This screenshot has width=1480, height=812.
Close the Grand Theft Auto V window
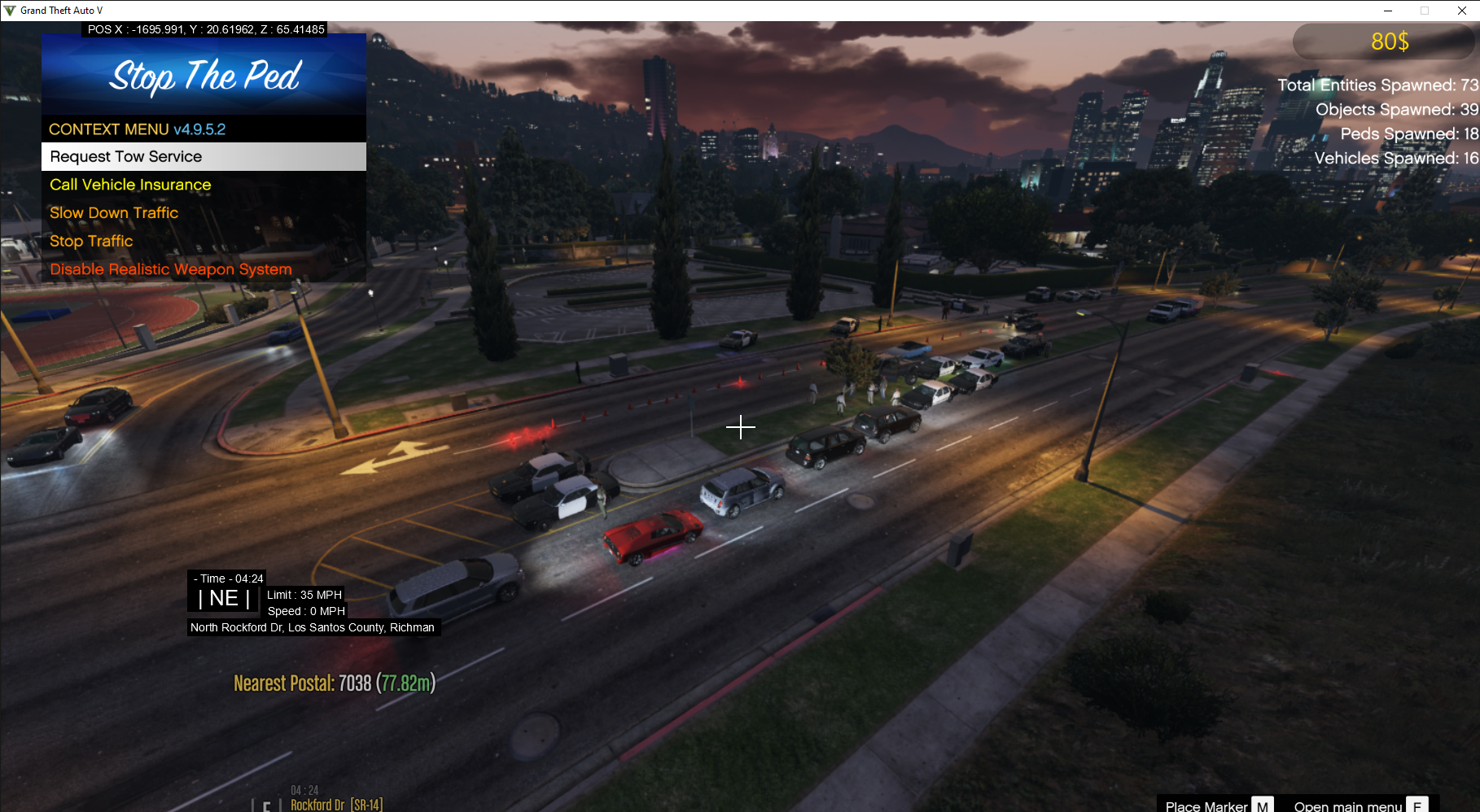pos(1461,11)
